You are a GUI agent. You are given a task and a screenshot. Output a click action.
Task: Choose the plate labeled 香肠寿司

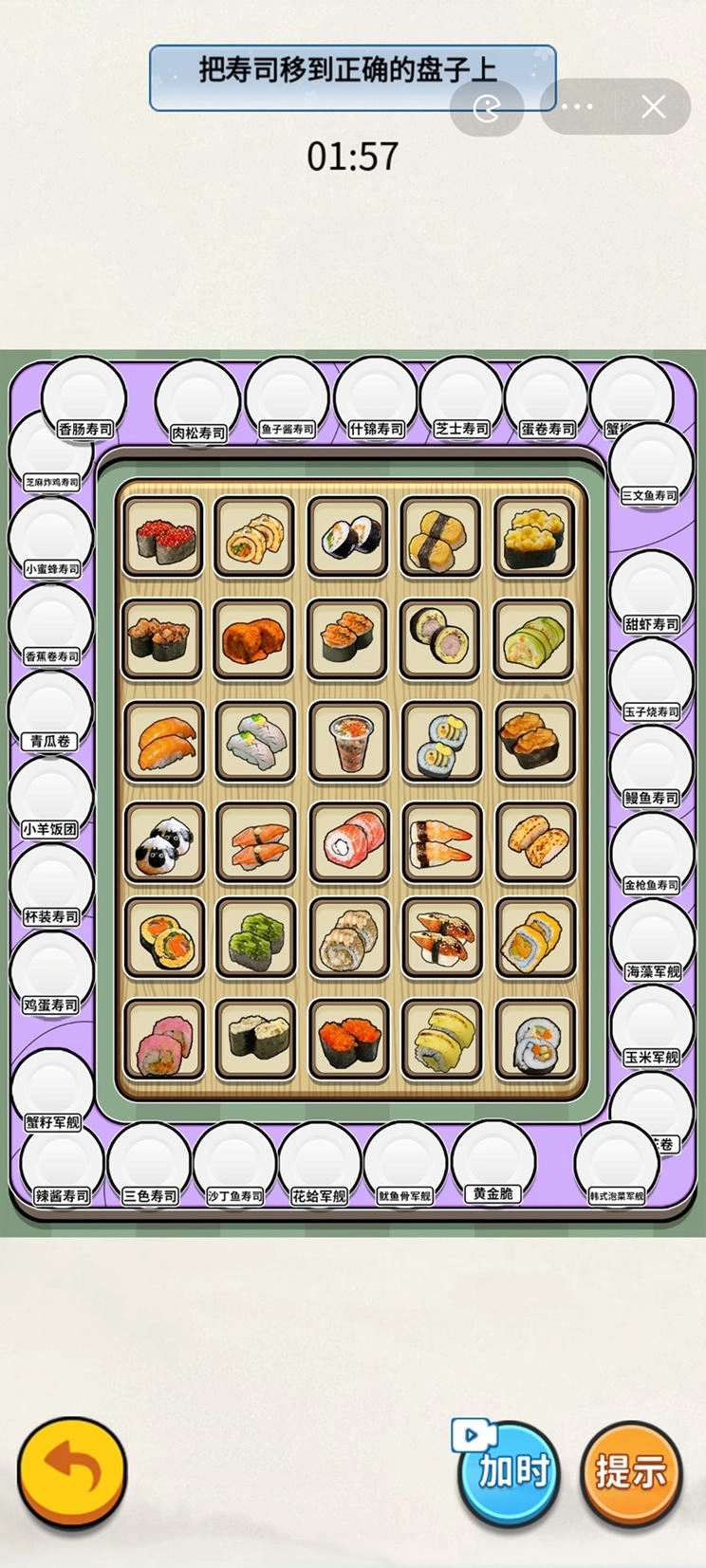coord(84,403)
